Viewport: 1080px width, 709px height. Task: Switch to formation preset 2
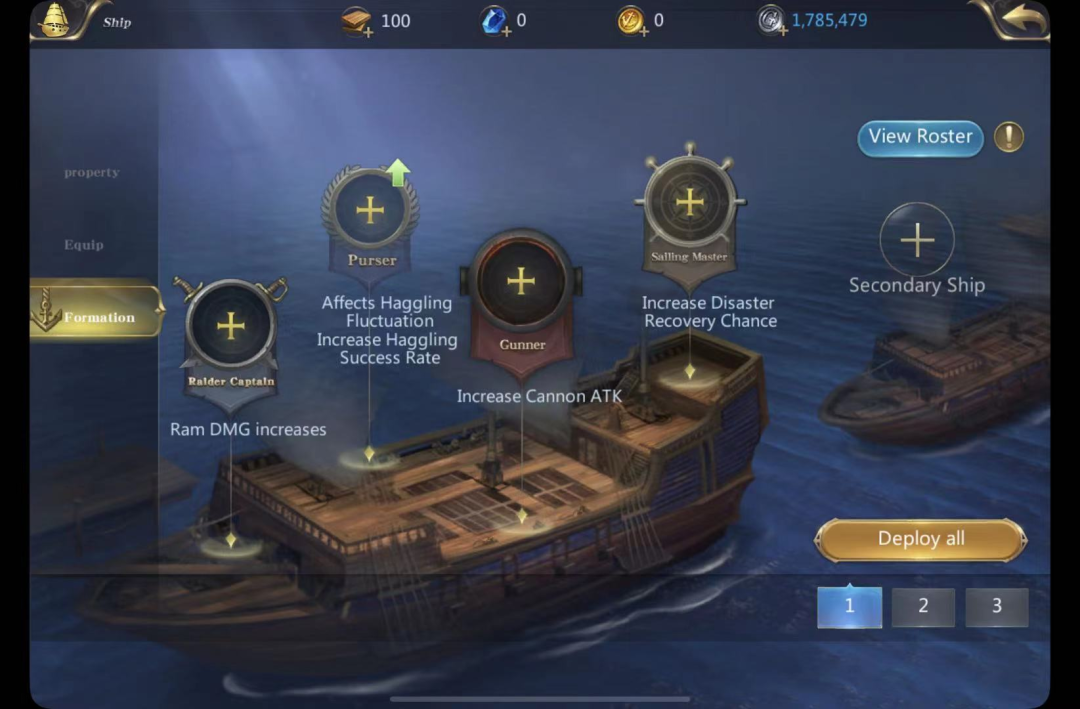(x=923, y=606)
